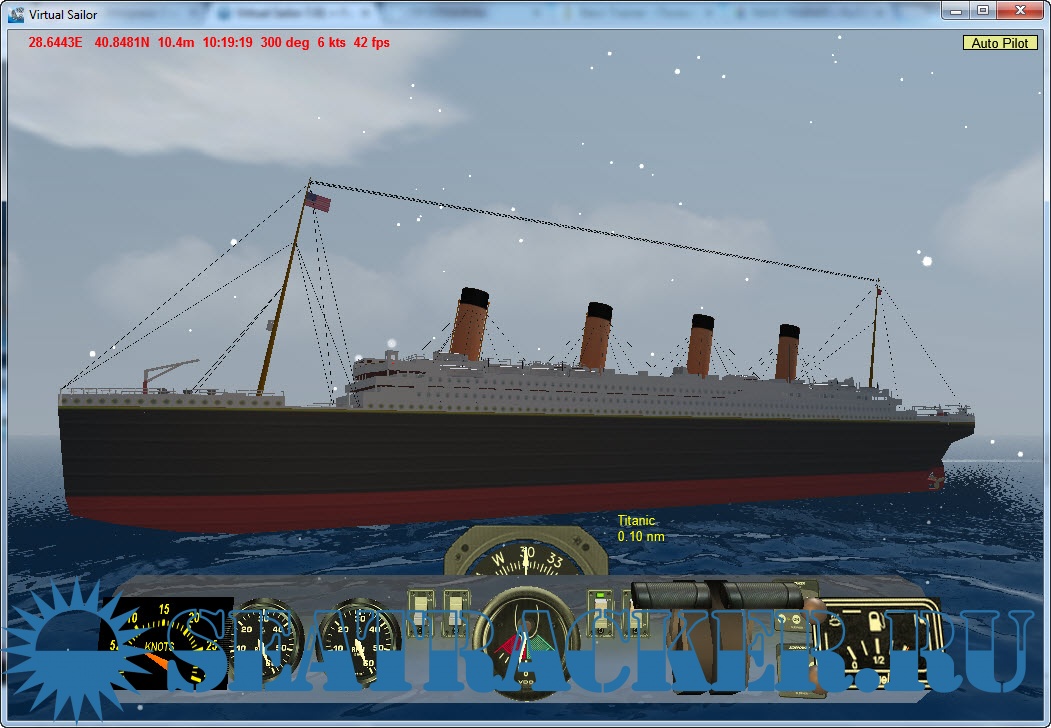This screenshot has height=728, width=1051.
Task: Close the Virtual Sailor window
Action: click(1019, 10)
